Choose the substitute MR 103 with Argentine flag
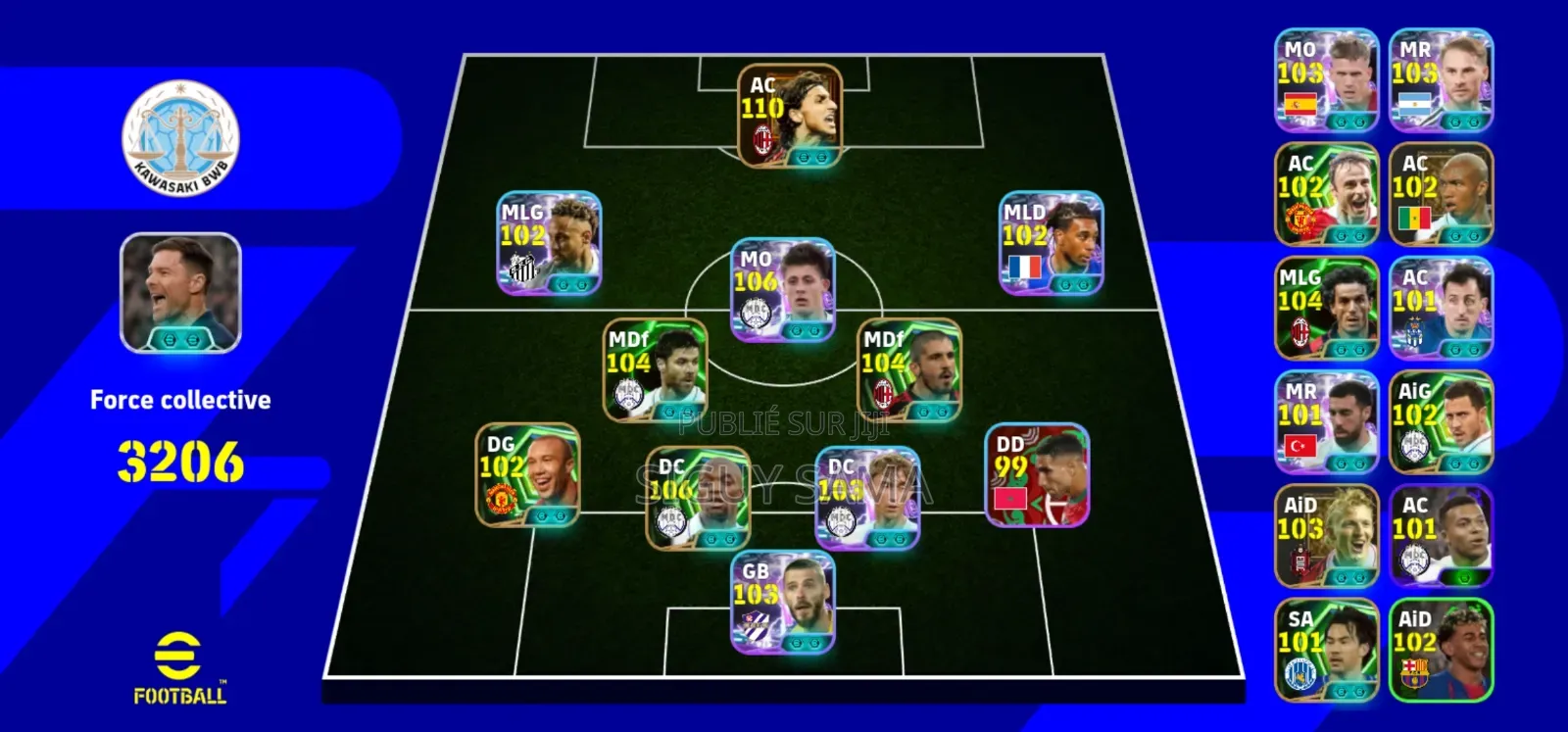1568x732 pixels. click(x=1441, y=79)
